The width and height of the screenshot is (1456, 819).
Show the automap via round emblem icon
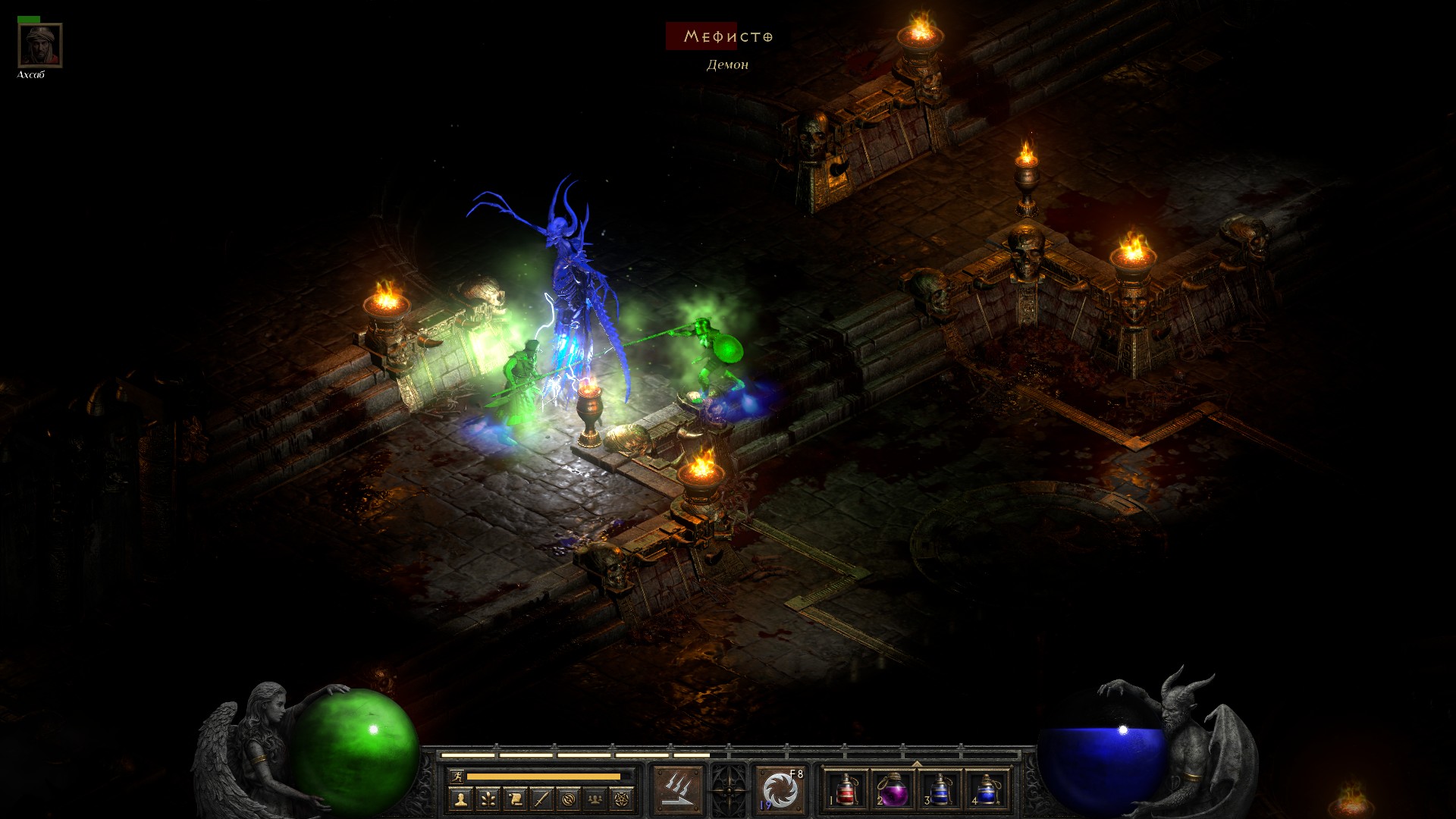coord(569,799)
